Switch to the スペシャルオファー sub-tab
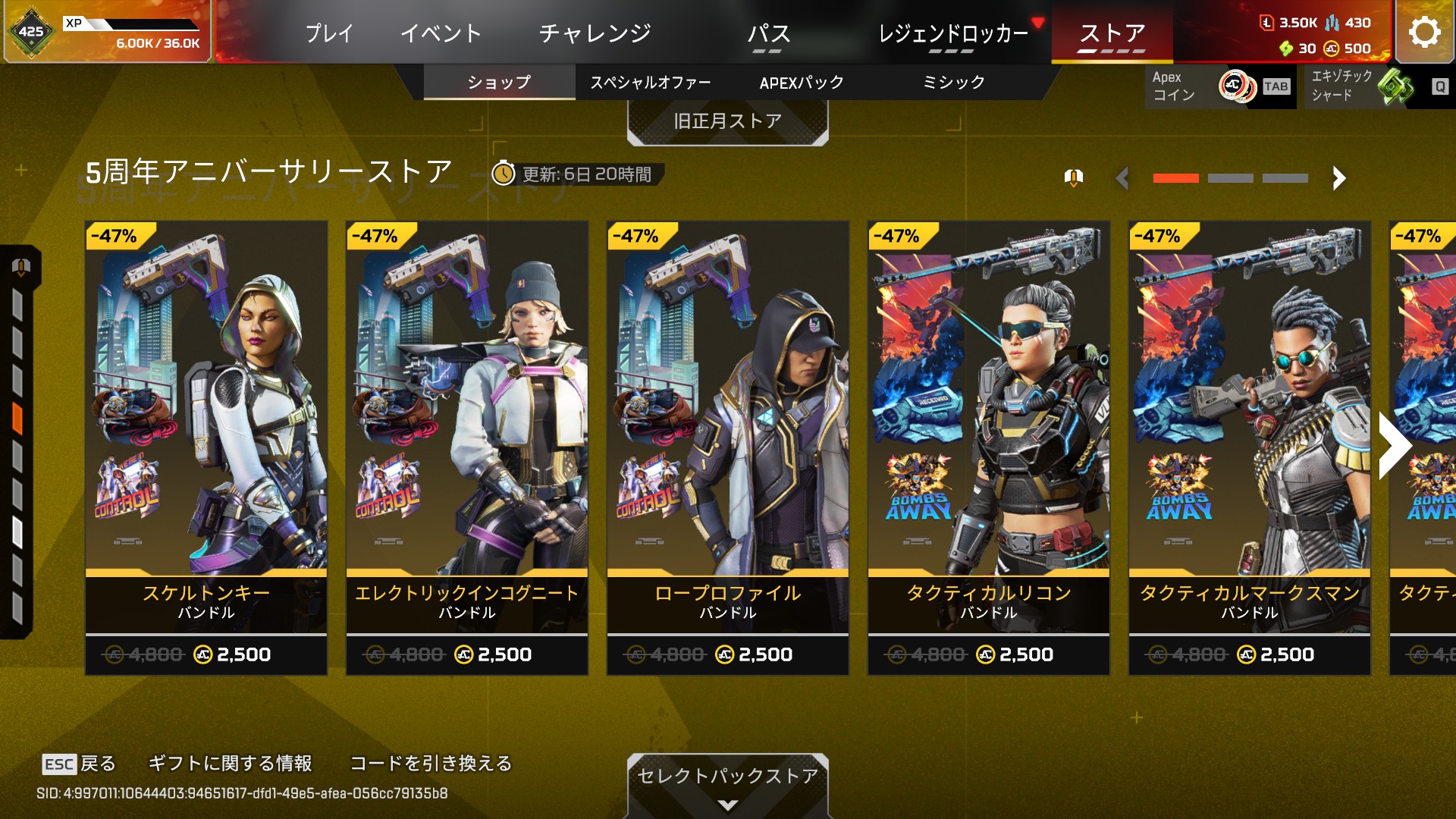The height and width of the screenshot is (819, 1456). tap(650, 82)
